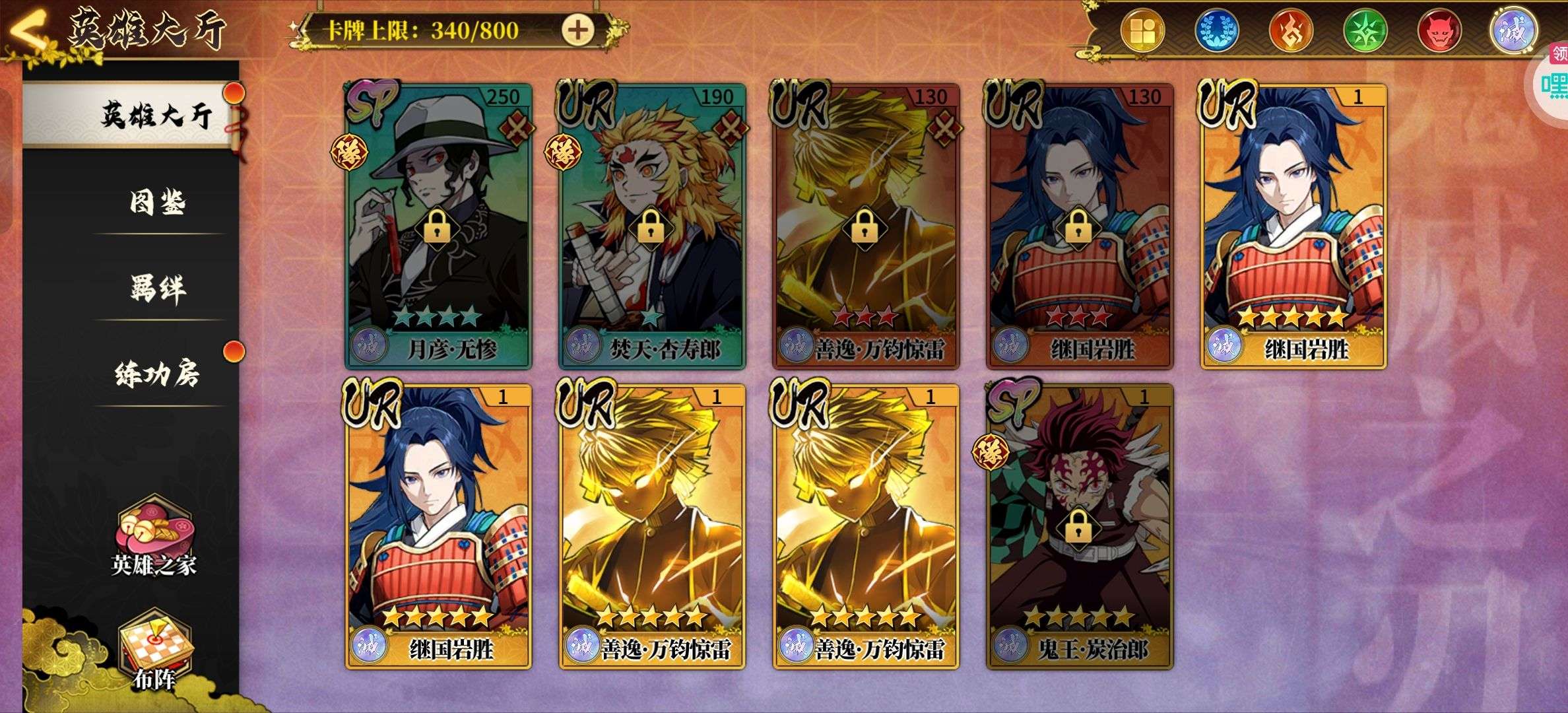Filter heroes by red demon mask faction

click(1439, 31)
